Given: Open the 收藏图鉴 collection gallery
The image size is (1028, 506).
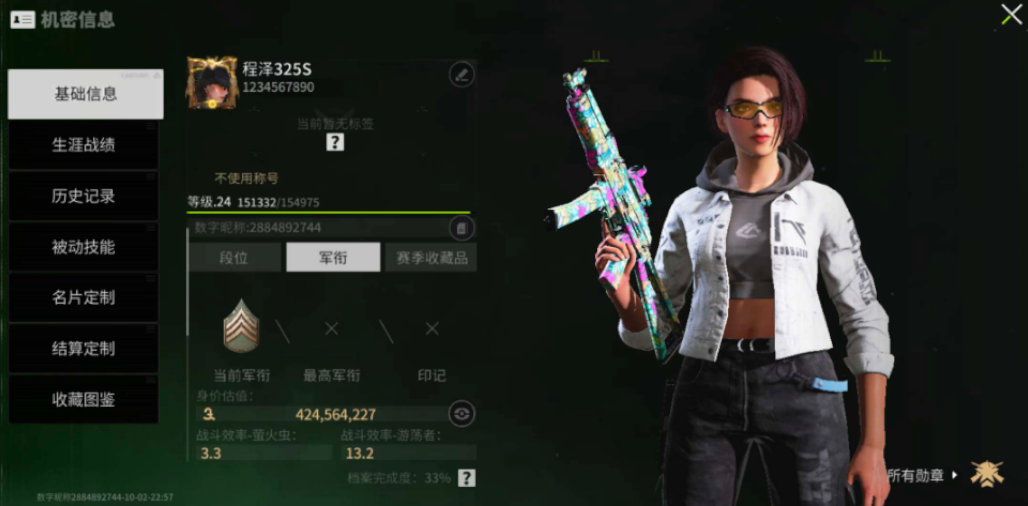Looking at the screenshot, I should click(x=83, y=400).
